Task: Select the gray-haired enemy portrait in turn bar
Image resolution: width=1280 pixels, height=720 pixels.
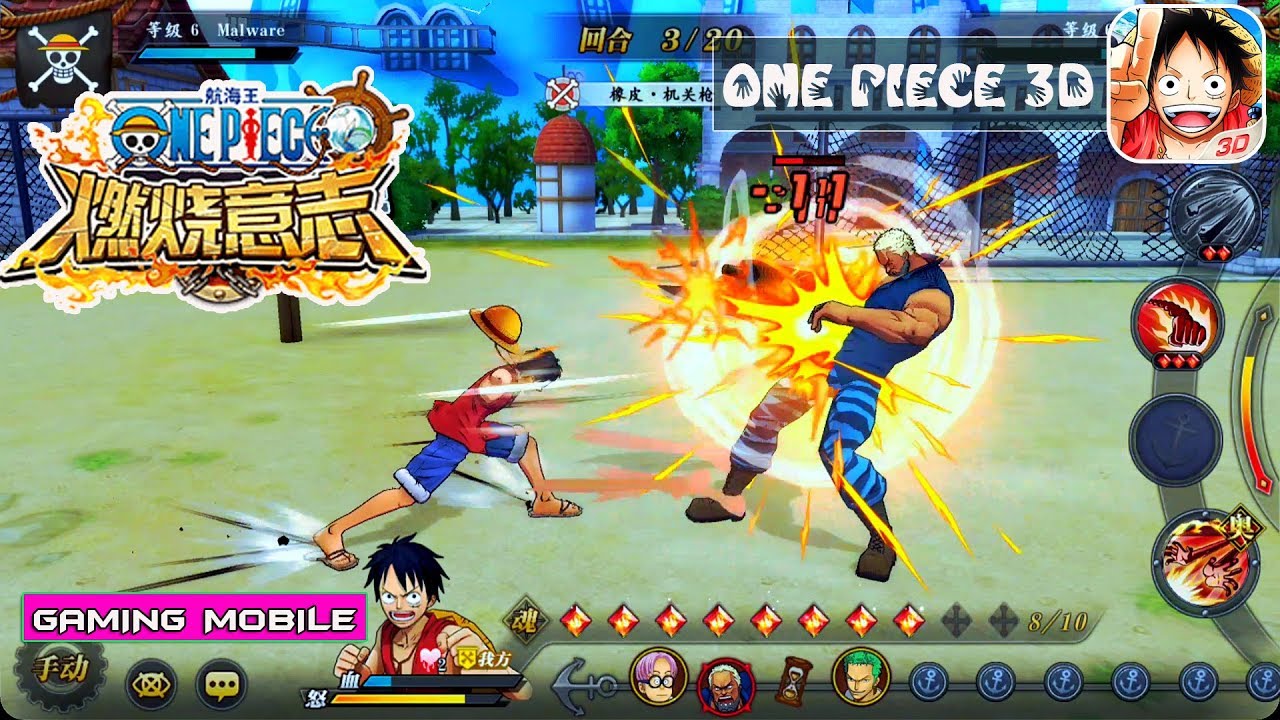Action: (725, 685)
